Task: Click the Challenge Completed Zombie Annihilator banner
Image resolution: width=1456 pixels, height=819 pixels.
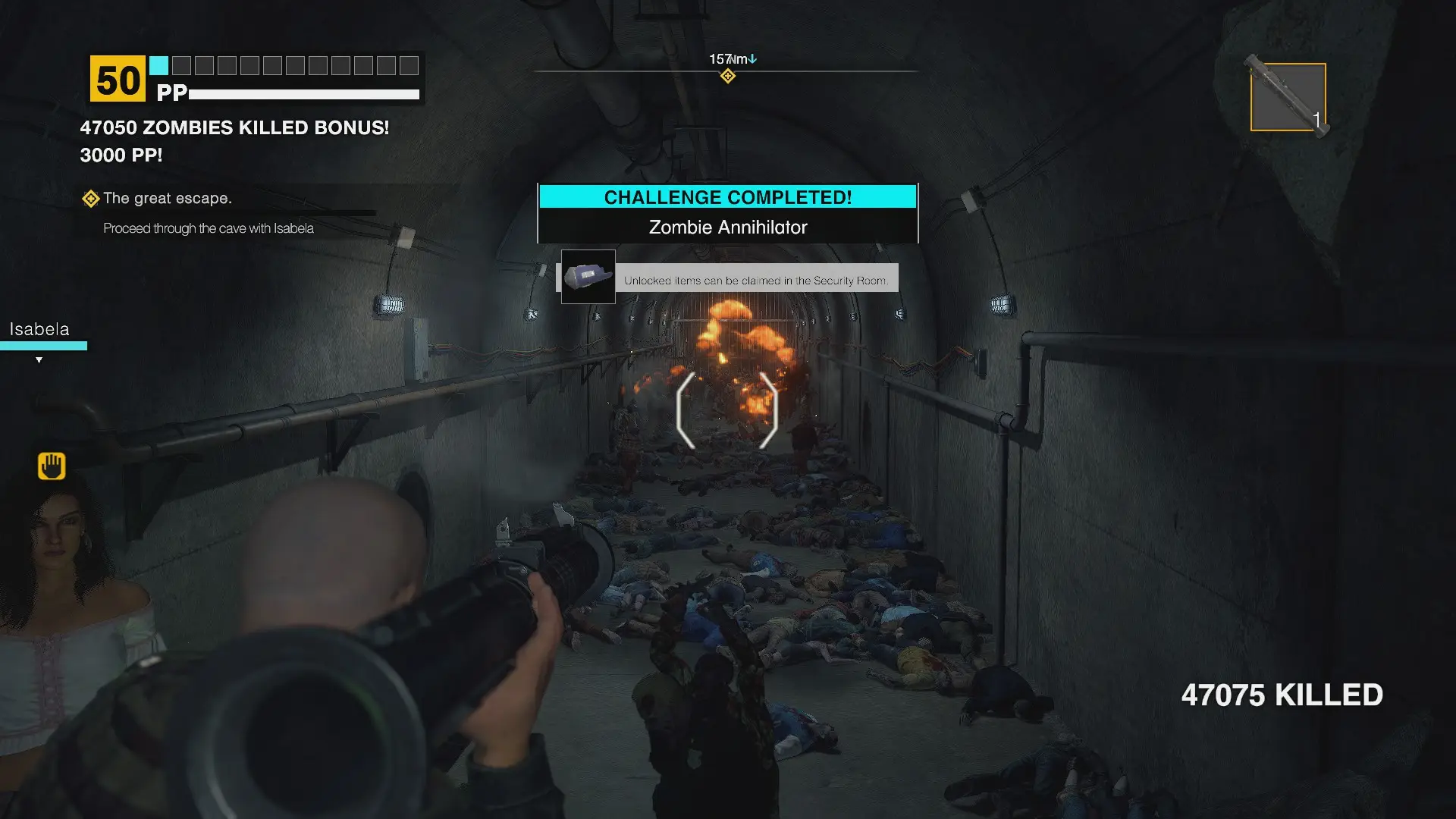Action: (727, 213)
